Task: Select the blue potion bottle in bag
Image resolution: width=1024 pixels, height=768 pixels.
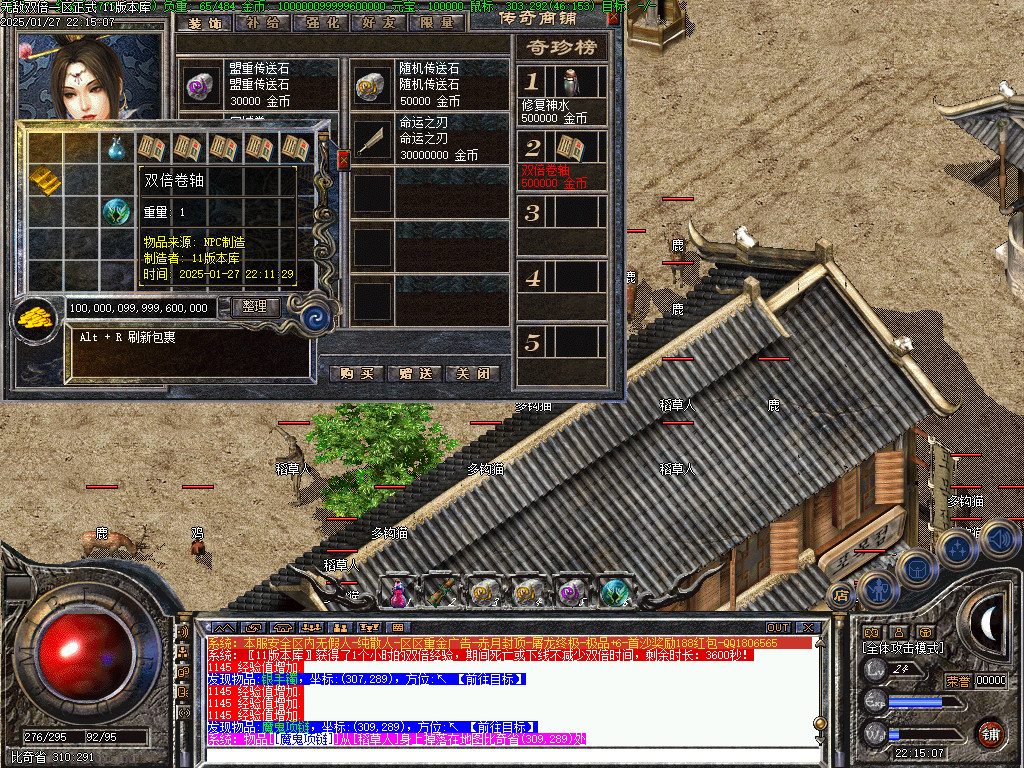Action: pyautogui.click(x=117, y=148)
